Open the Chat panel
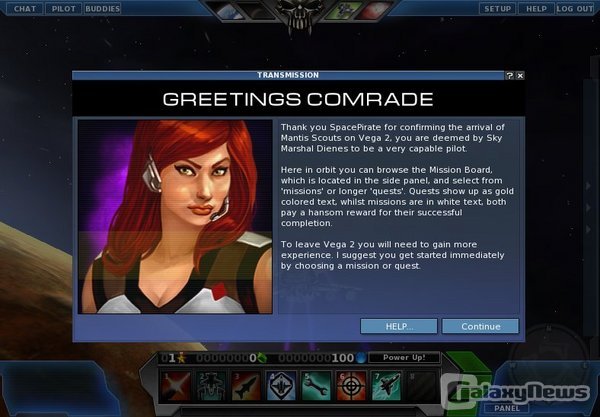 click(x=25, y=9)
